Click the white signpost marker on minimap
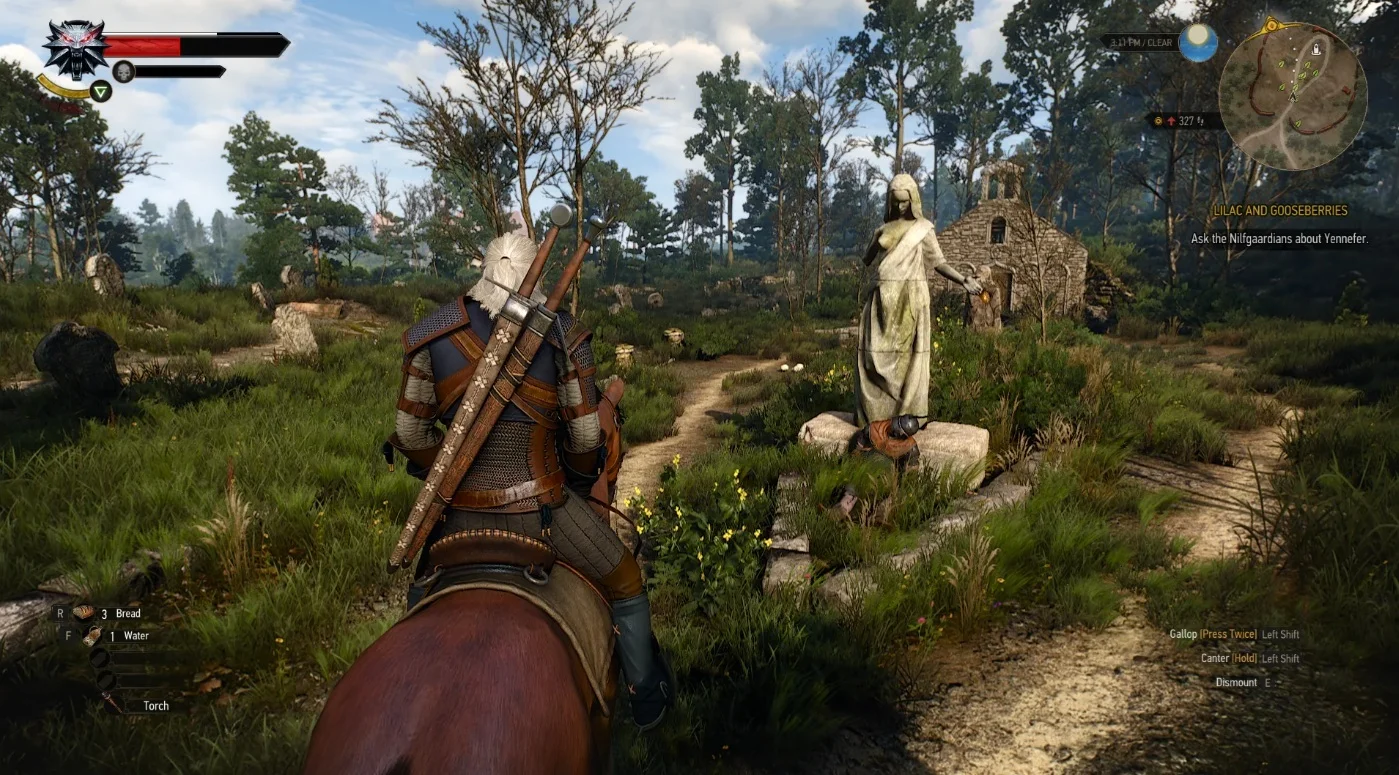 click(x=1316, y=47)
